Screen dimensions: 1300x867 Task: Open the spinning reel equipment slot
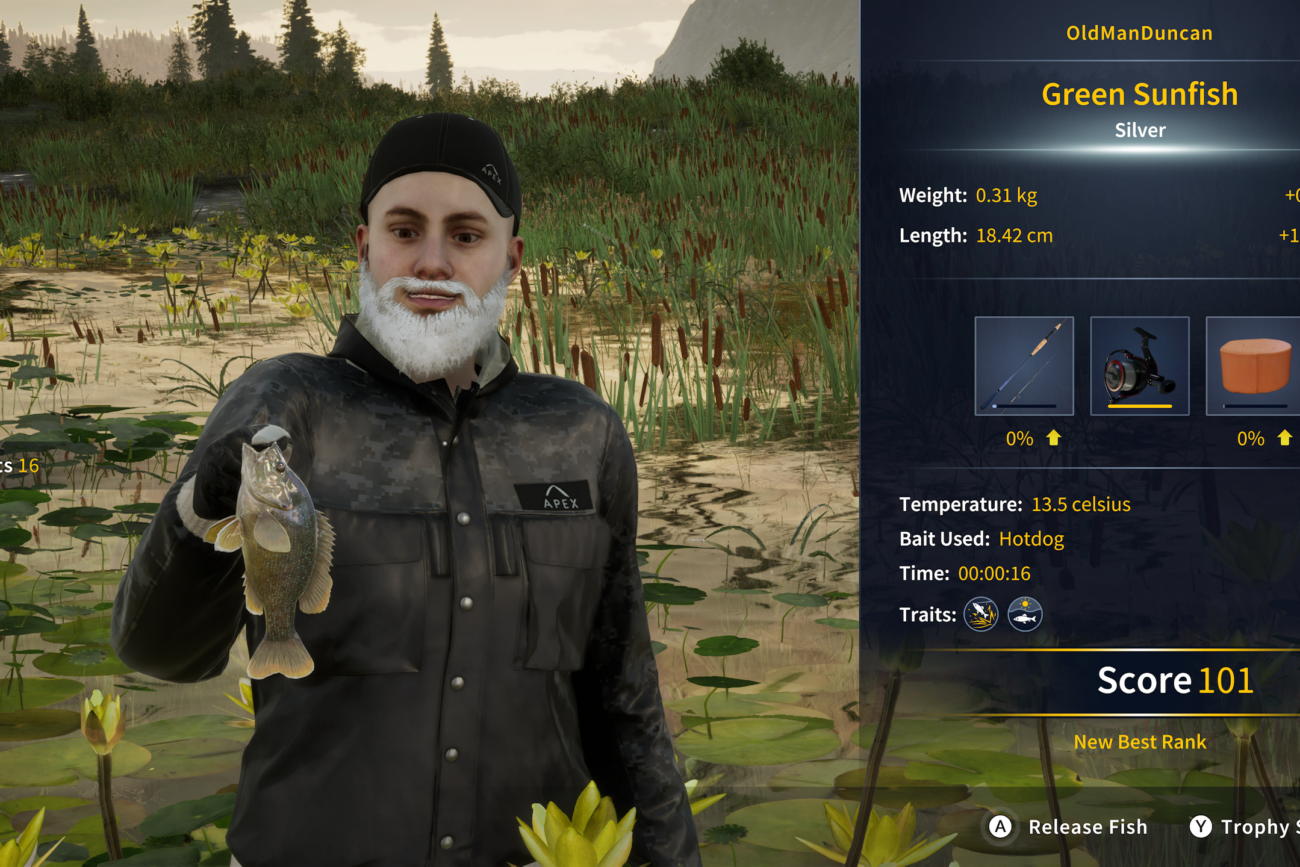(1139, 366)
